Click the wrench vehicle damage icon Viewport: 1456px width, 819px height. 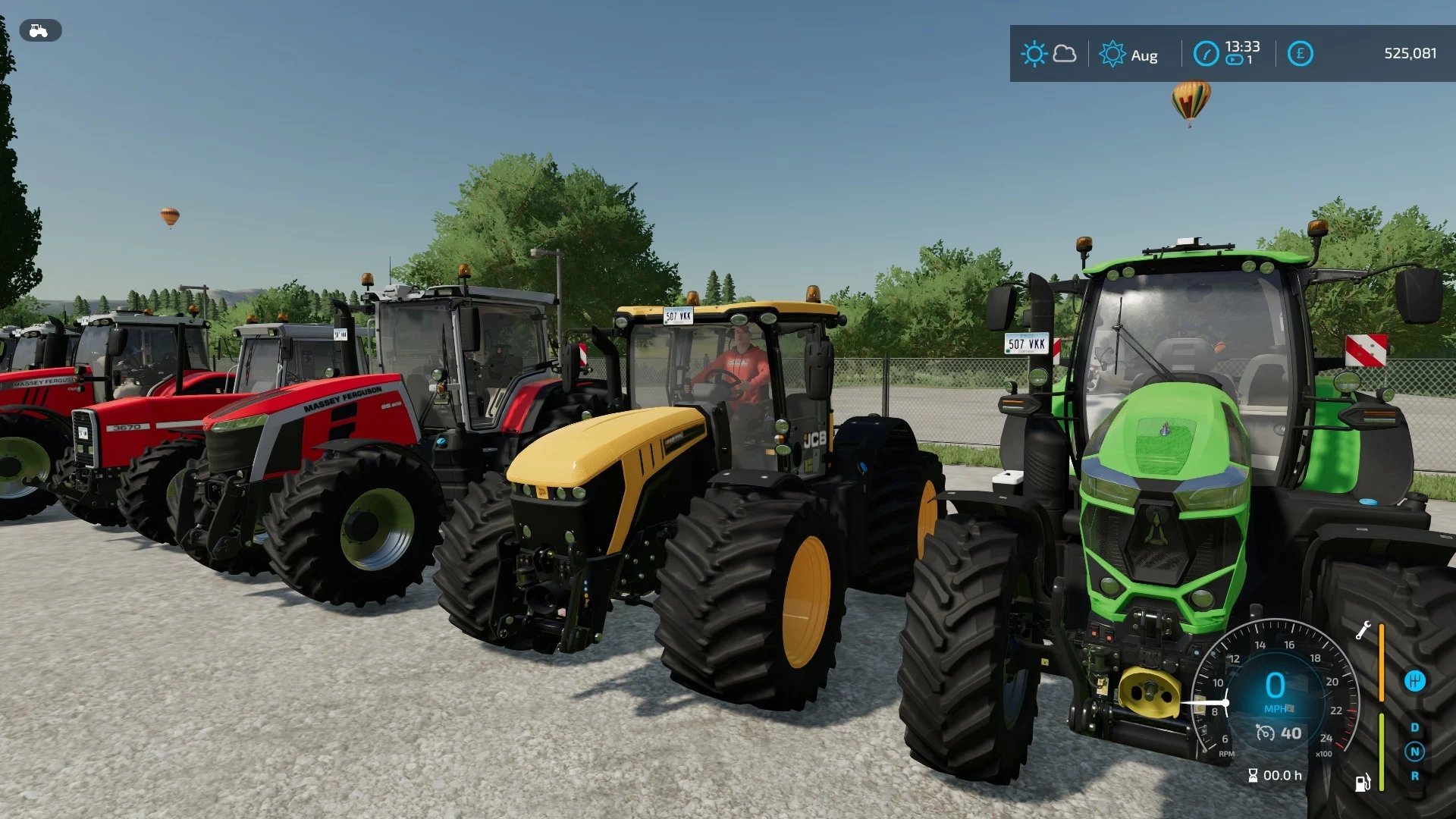[x=1363, y=631]
